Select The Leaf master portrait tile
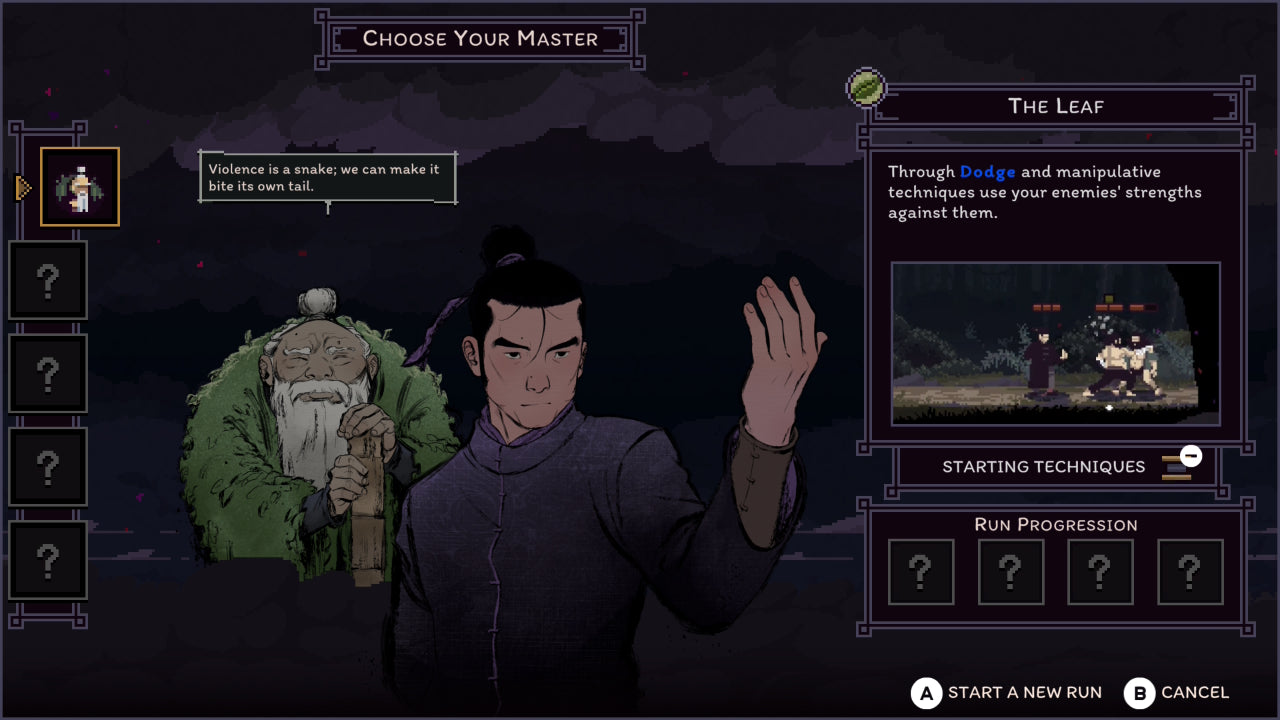The width and height of the screenshot is (1280, 720). (80, 187)
